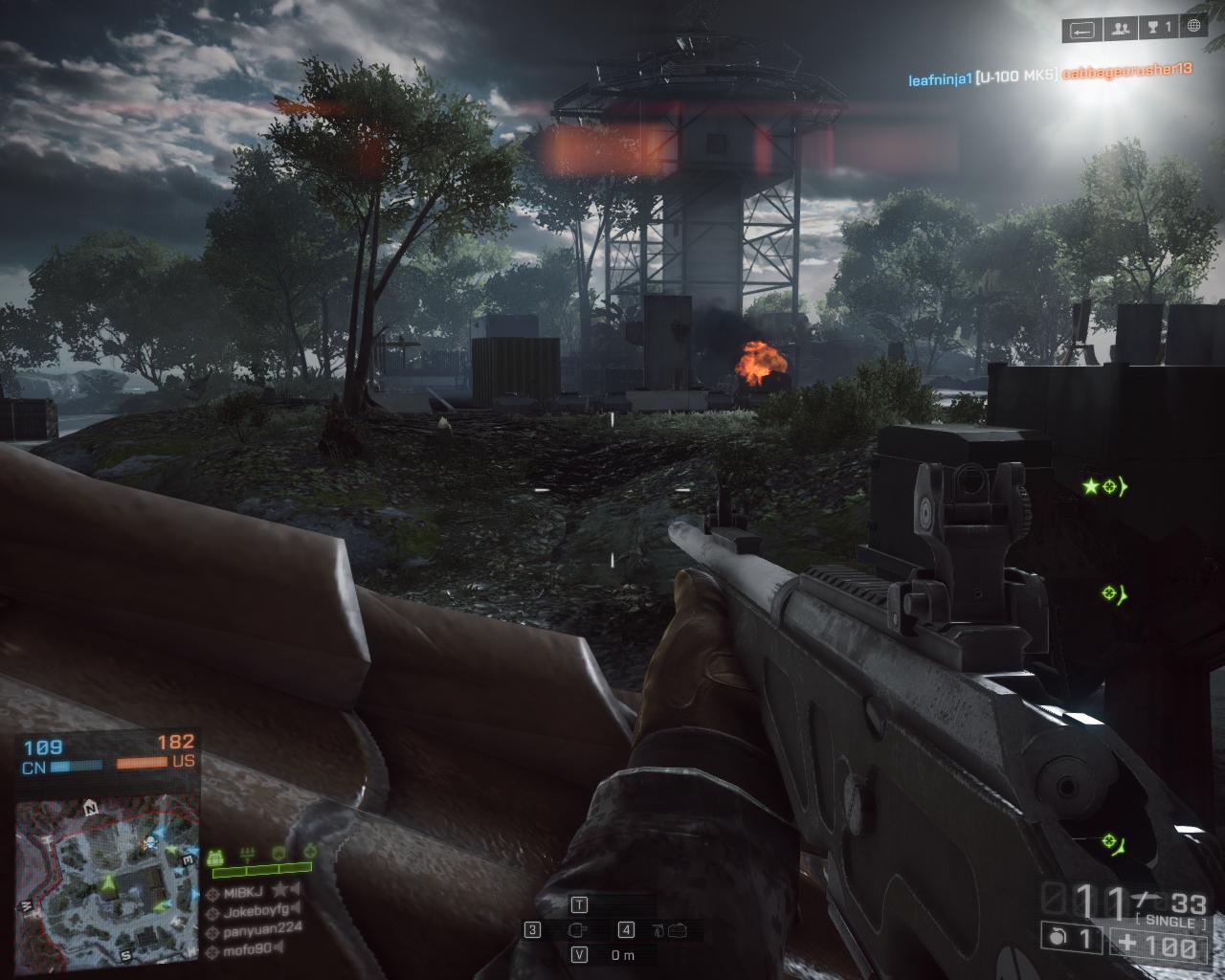This screenshot has width=1225, height=980.
Task: Select the gadget icon in slot 3
Action: [576, 929]
